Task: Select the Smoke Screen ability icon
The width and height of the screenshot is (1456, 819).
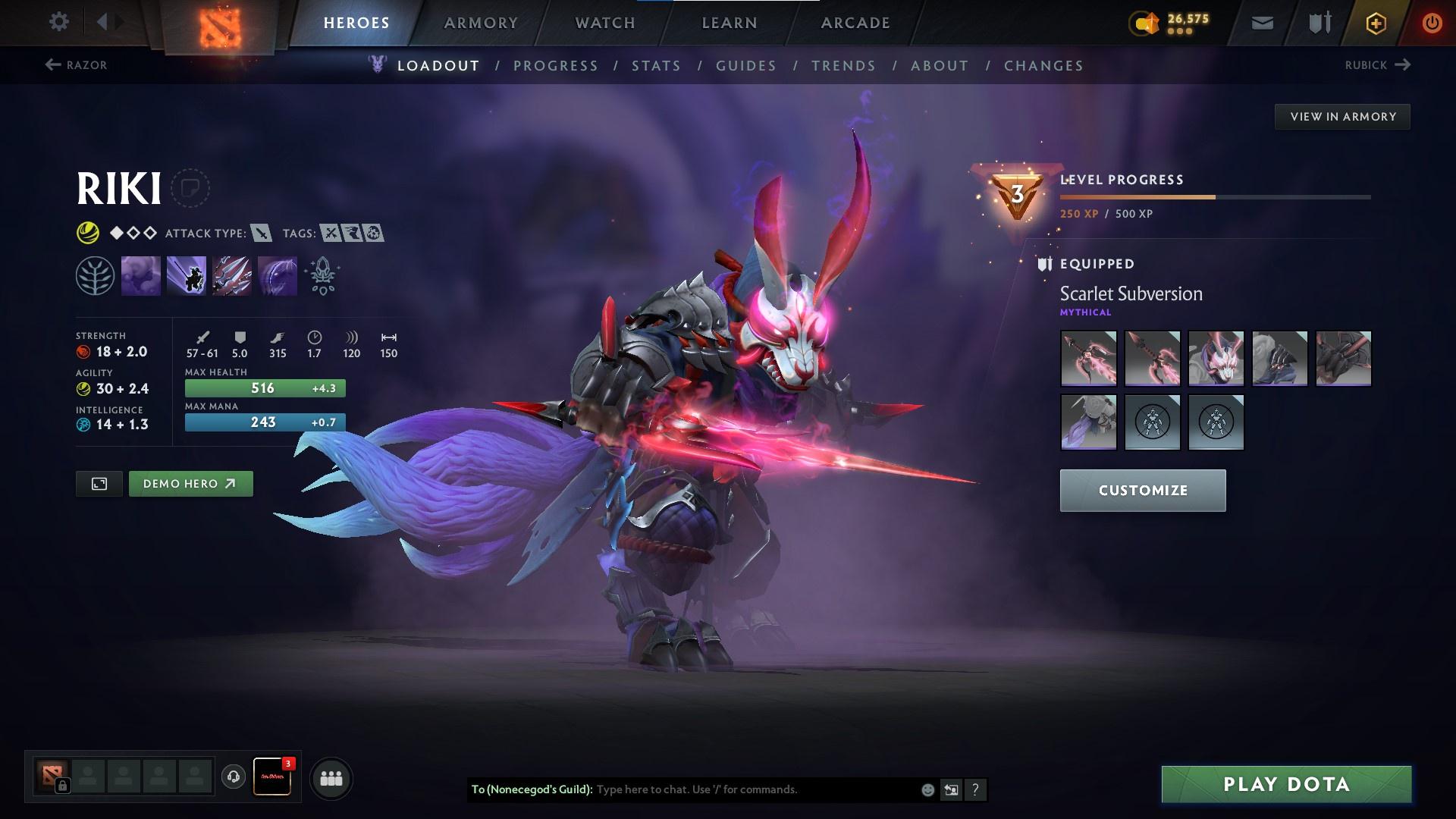Action: click(x=141, y=275)
